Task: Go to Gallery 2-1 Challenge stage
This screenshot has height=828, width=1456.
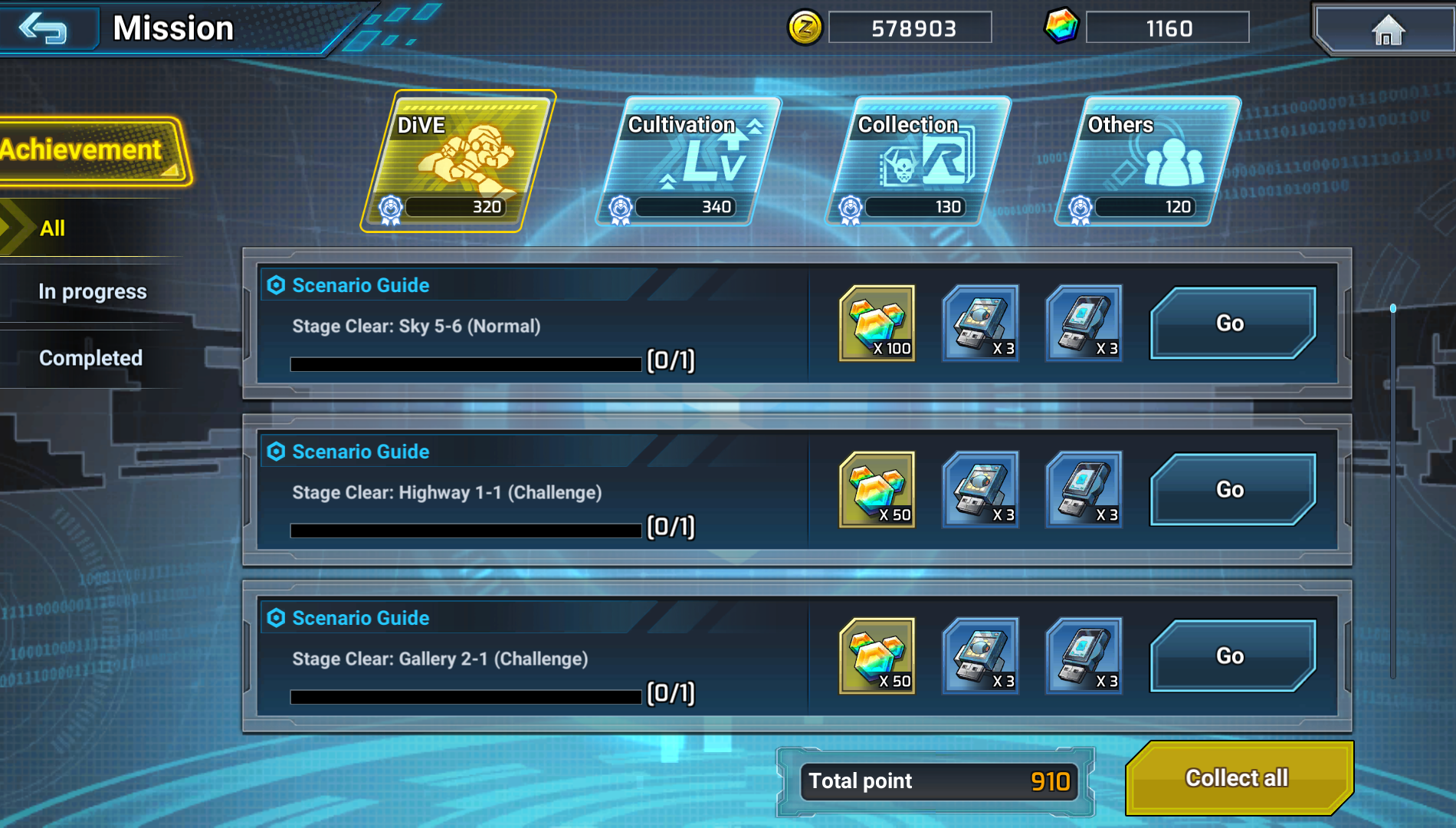Action: pyautogui.click(x=1231, y=656)
